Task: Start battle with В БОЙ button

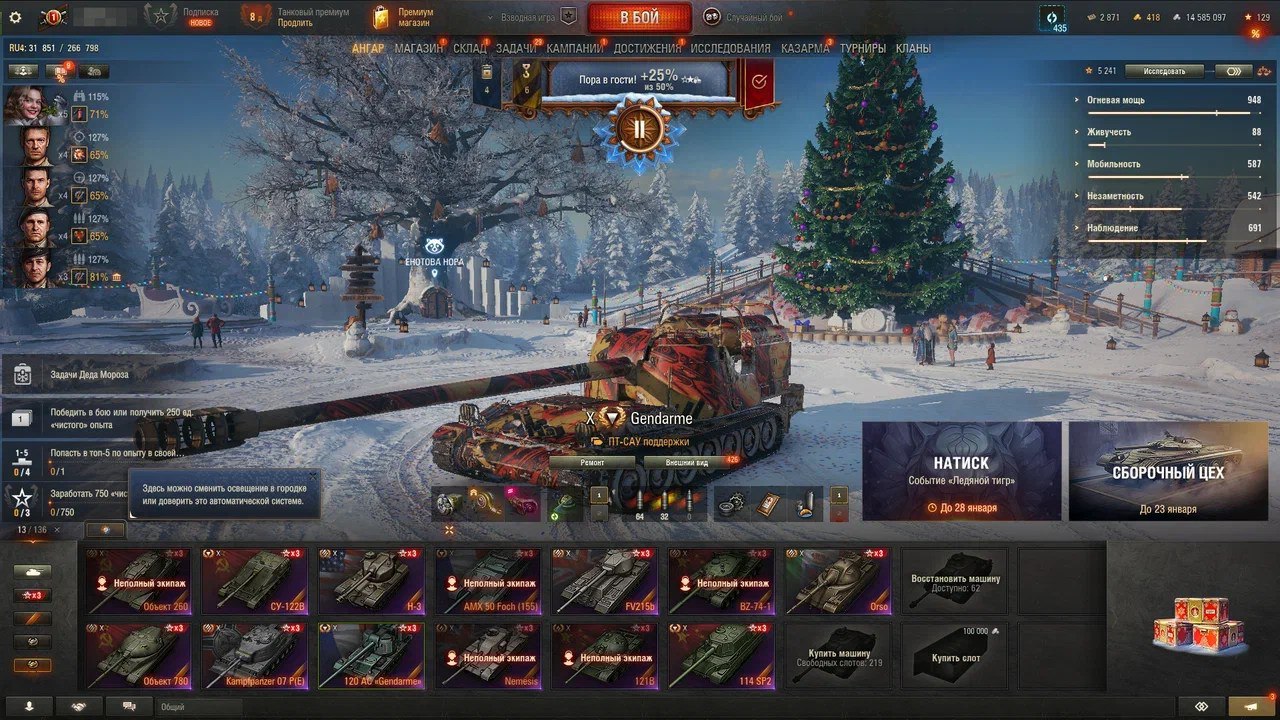Action: (639, 17)
